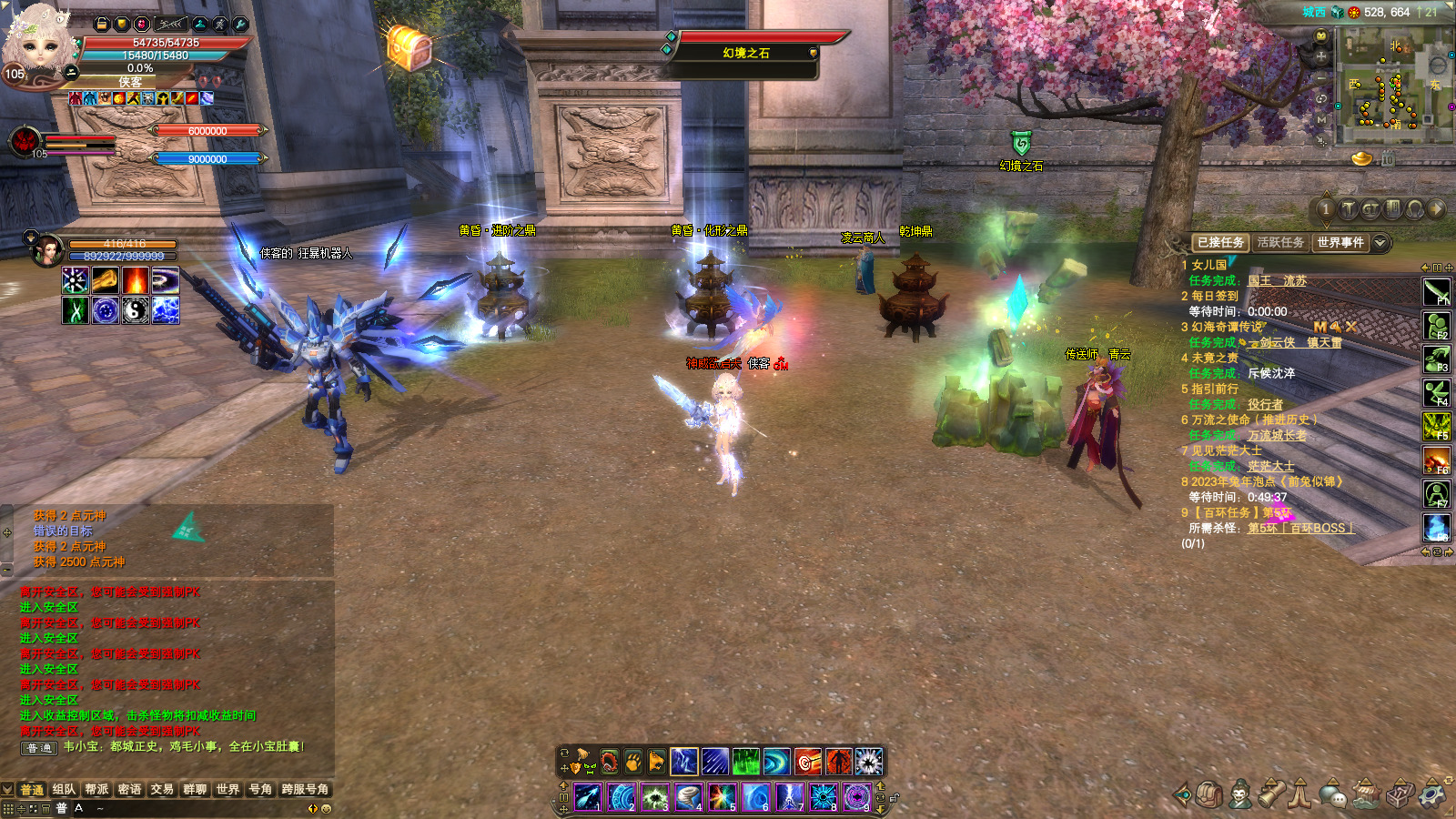Activate the tornado skill in slot 4
1456x819 pixels.
click(x=688, y=798)
